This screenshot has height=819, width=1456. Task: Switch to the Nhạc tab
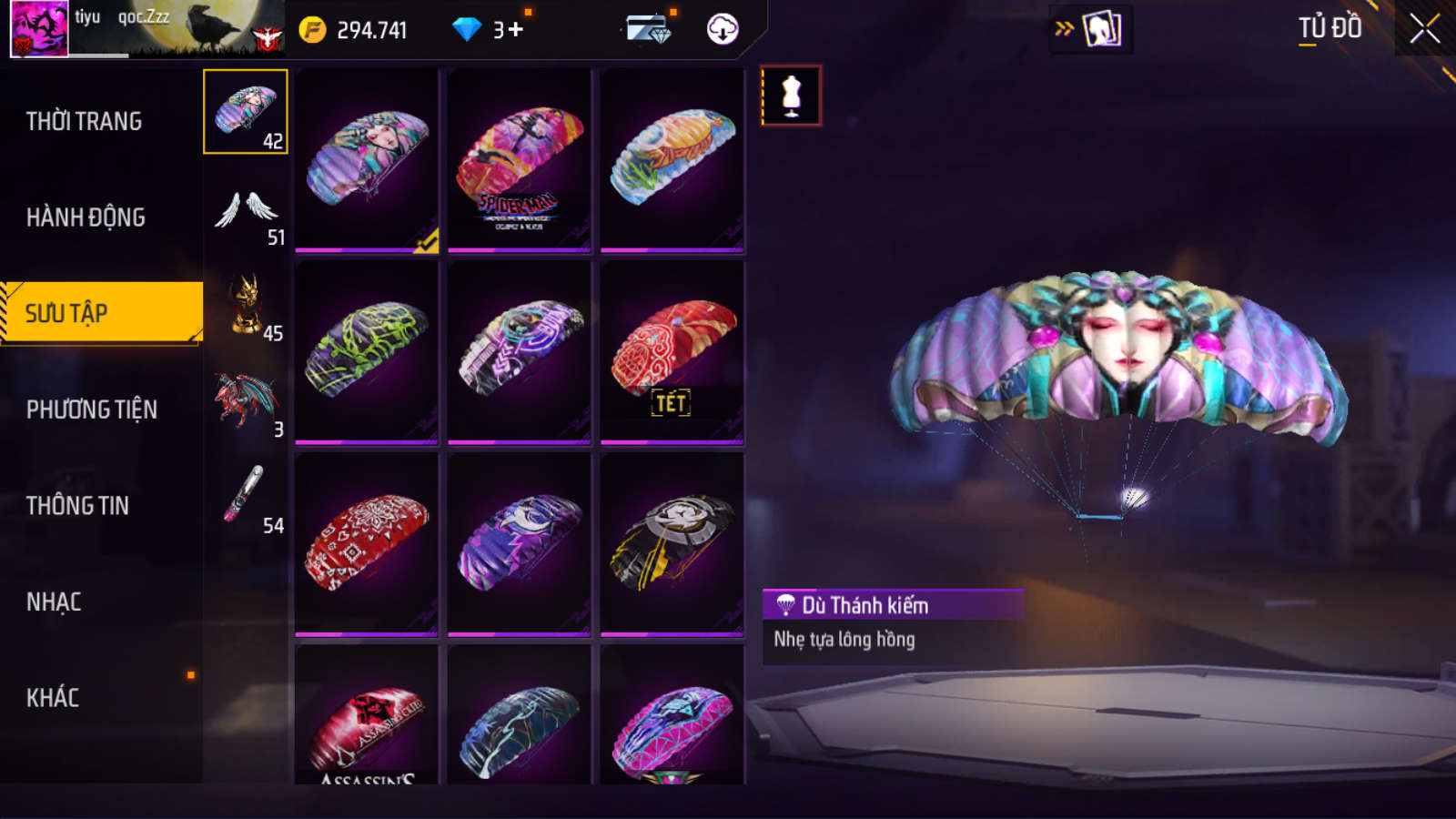click(54, 602)
